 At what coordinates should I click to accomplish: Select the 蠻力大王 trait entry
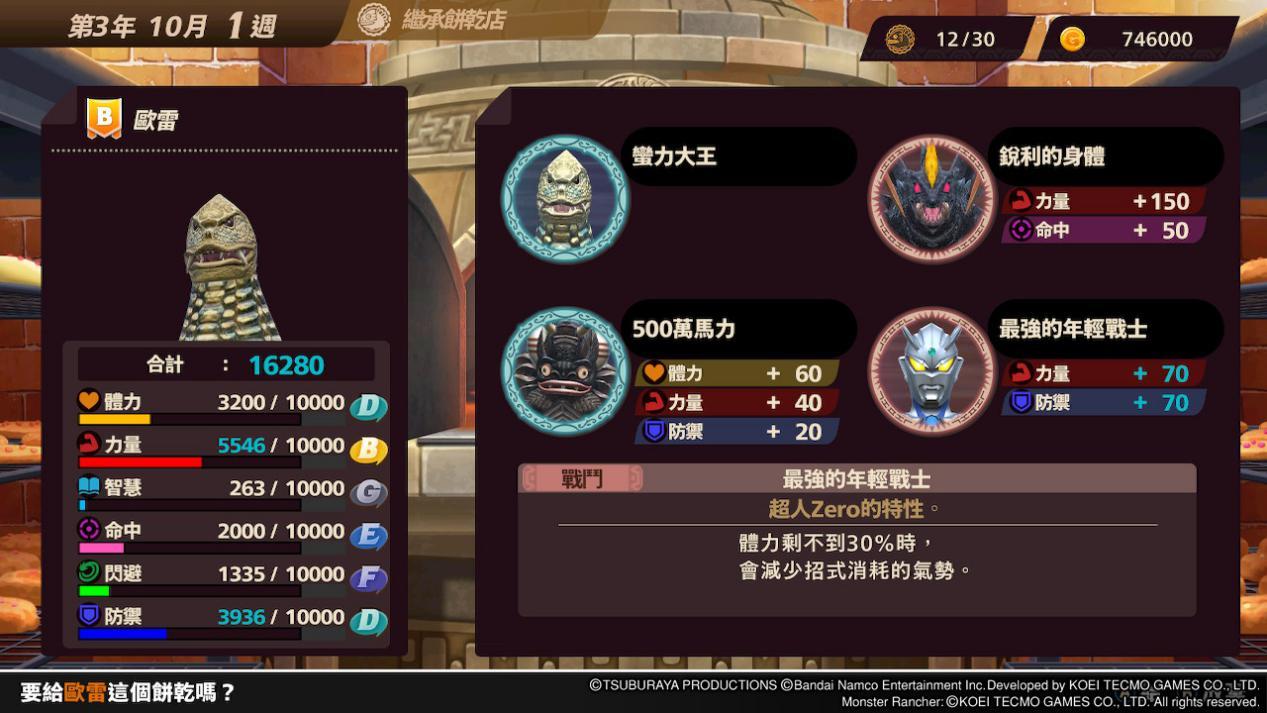click(x=675, y=157)
